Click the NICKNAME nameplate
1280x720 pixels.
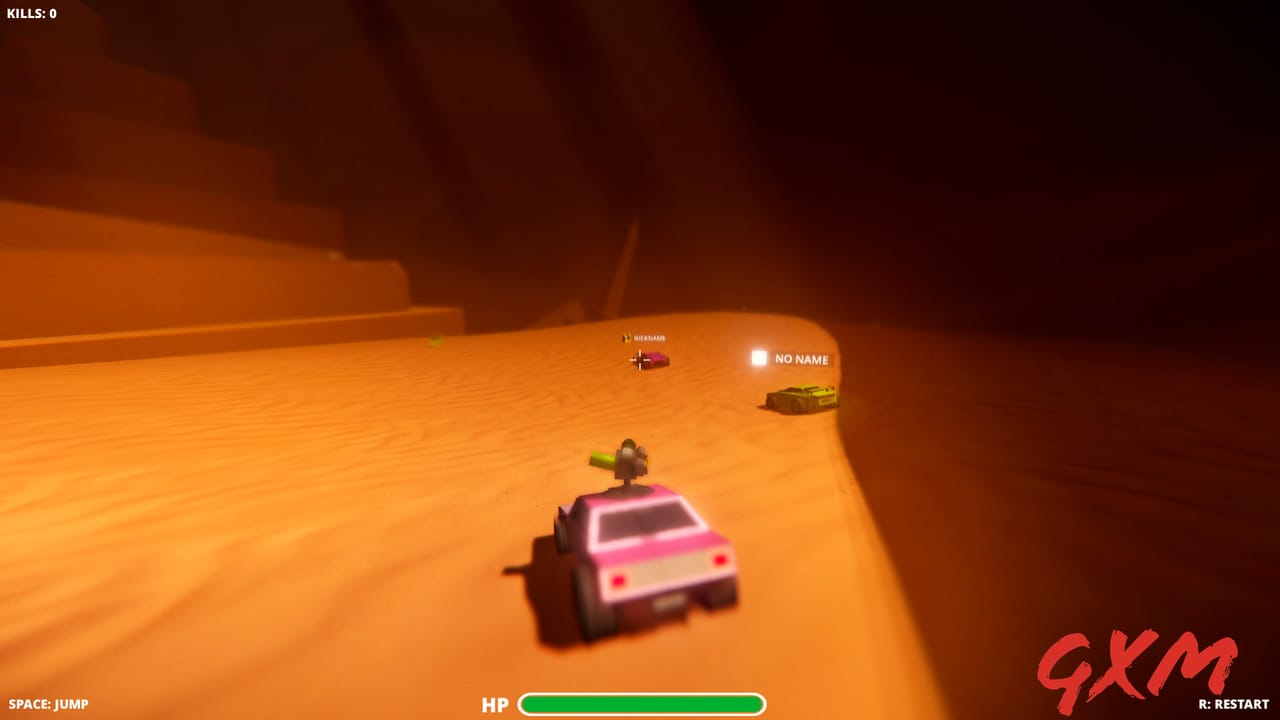pos(650,337)
